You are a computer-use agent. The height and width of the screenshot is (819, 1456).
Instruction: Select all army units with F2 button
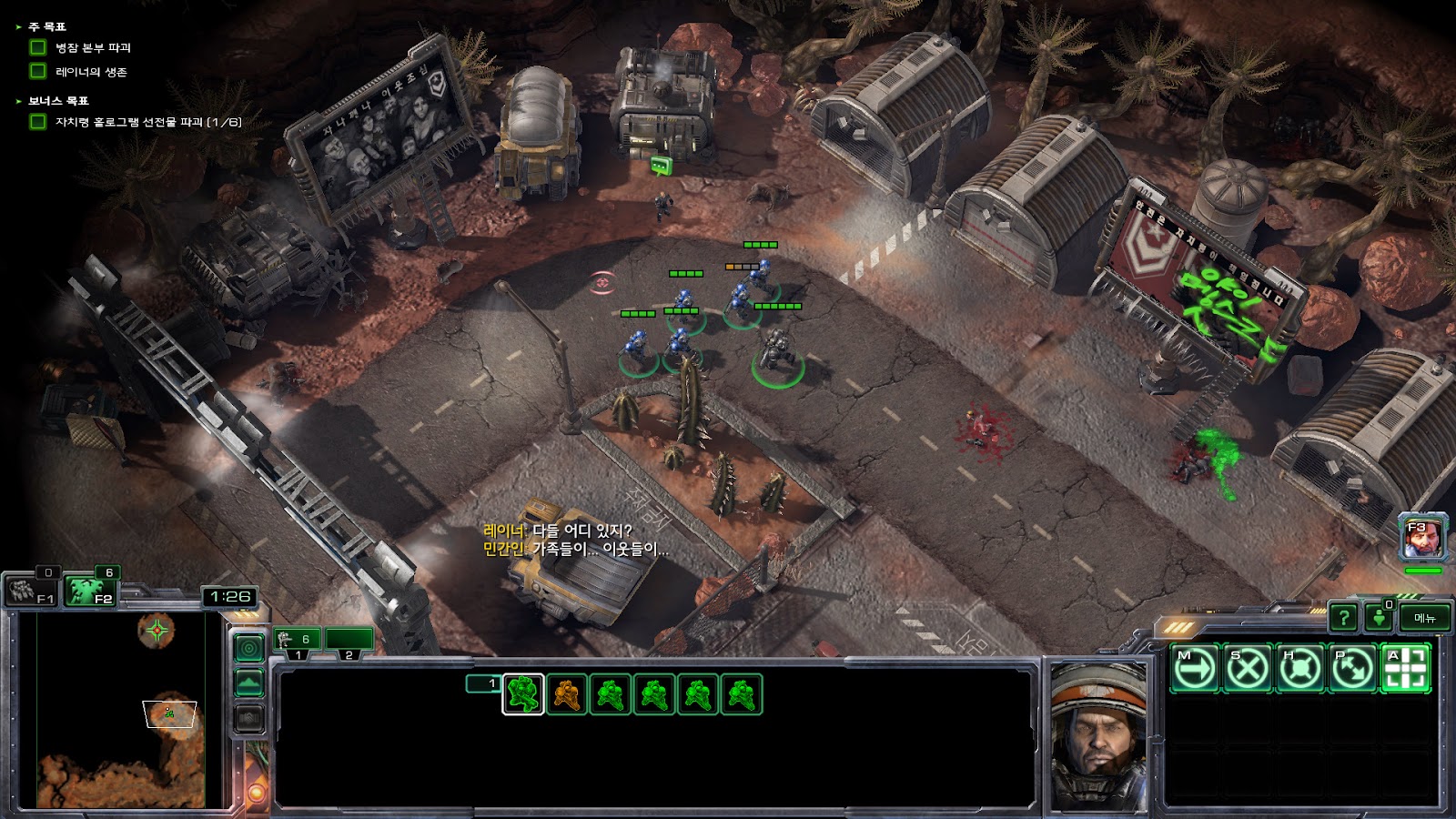(x=92, y=591)
